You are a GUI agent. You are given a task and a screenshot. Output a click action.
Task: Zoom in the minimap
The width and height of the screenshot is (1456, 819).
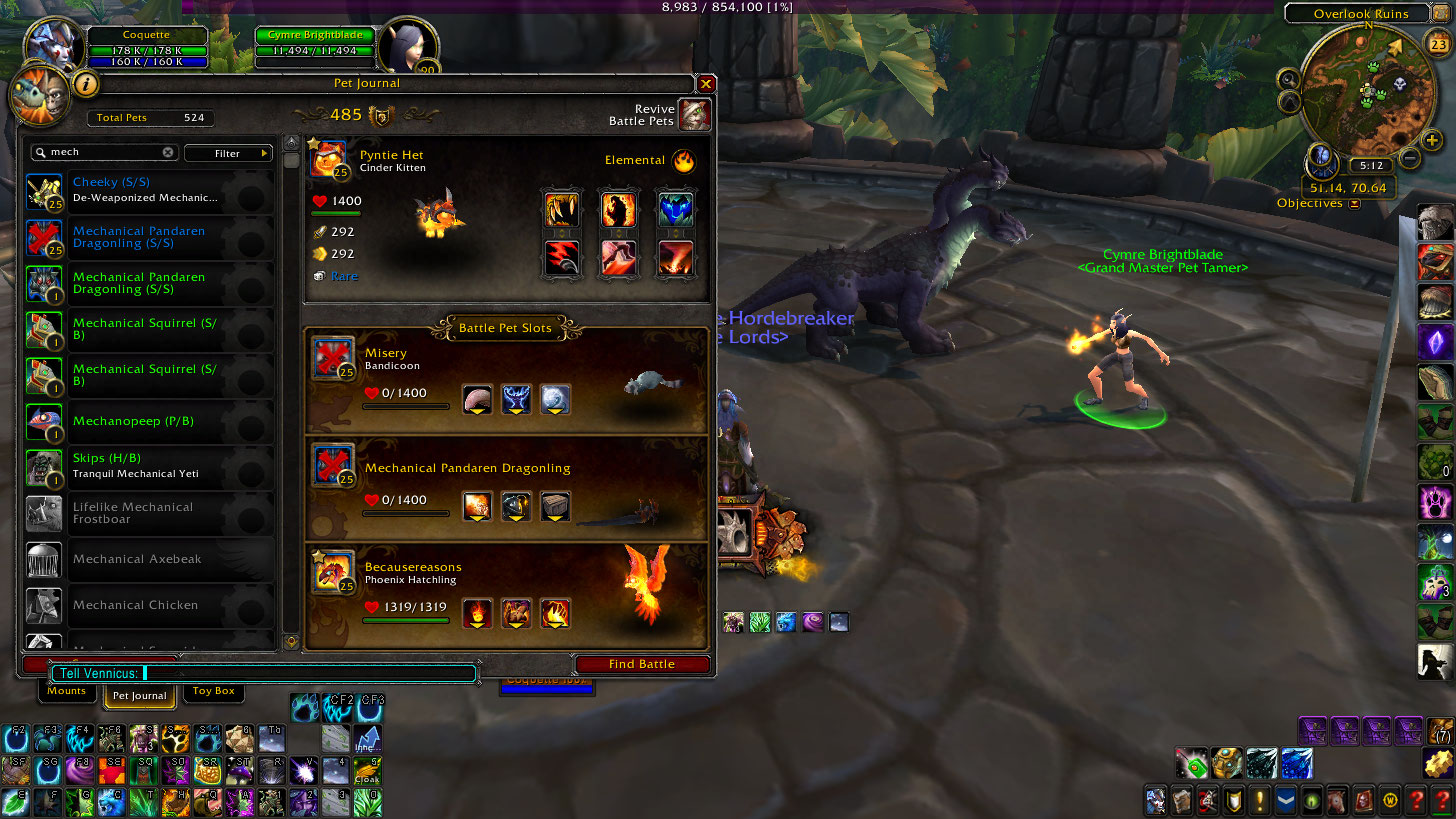click(x=1433, y=140)
